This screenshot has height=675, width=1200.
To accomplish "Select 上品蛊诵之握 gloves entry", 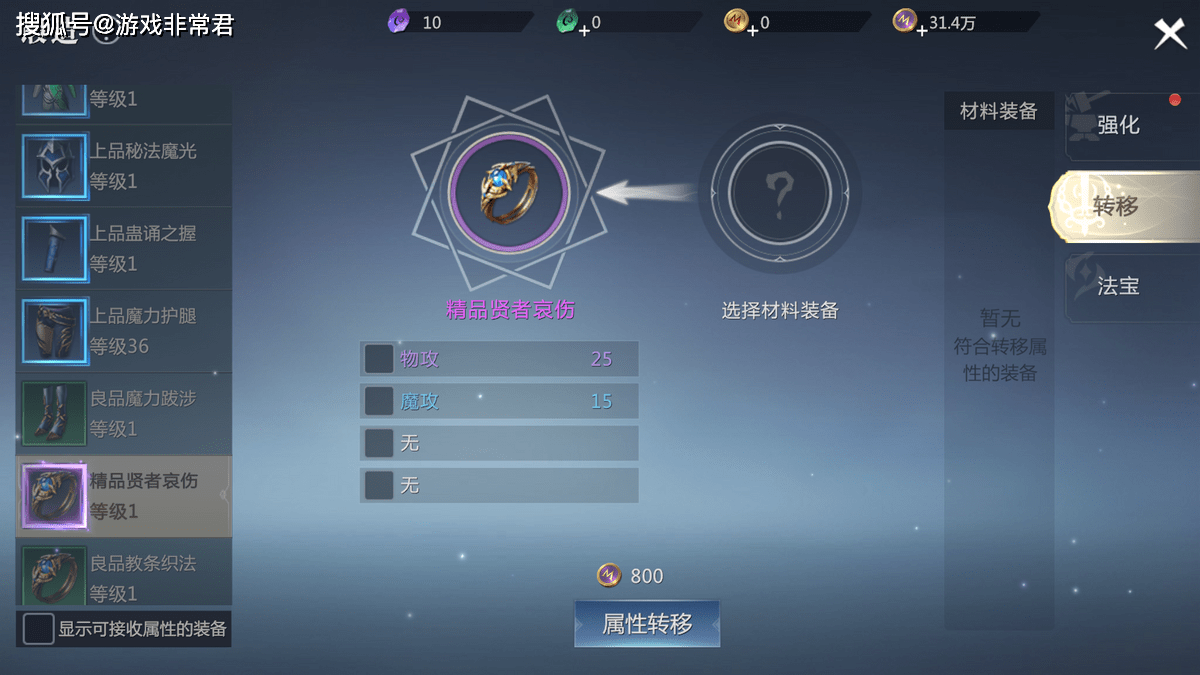I will click(123, 248).
